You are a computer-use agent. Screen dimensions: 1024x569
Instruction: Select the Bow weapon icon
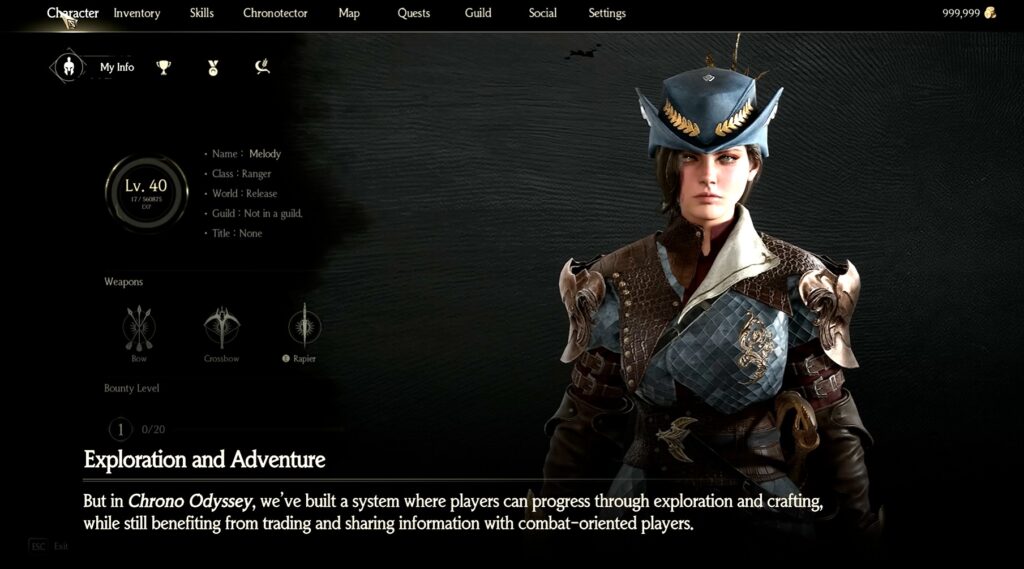tap(138, 327)
